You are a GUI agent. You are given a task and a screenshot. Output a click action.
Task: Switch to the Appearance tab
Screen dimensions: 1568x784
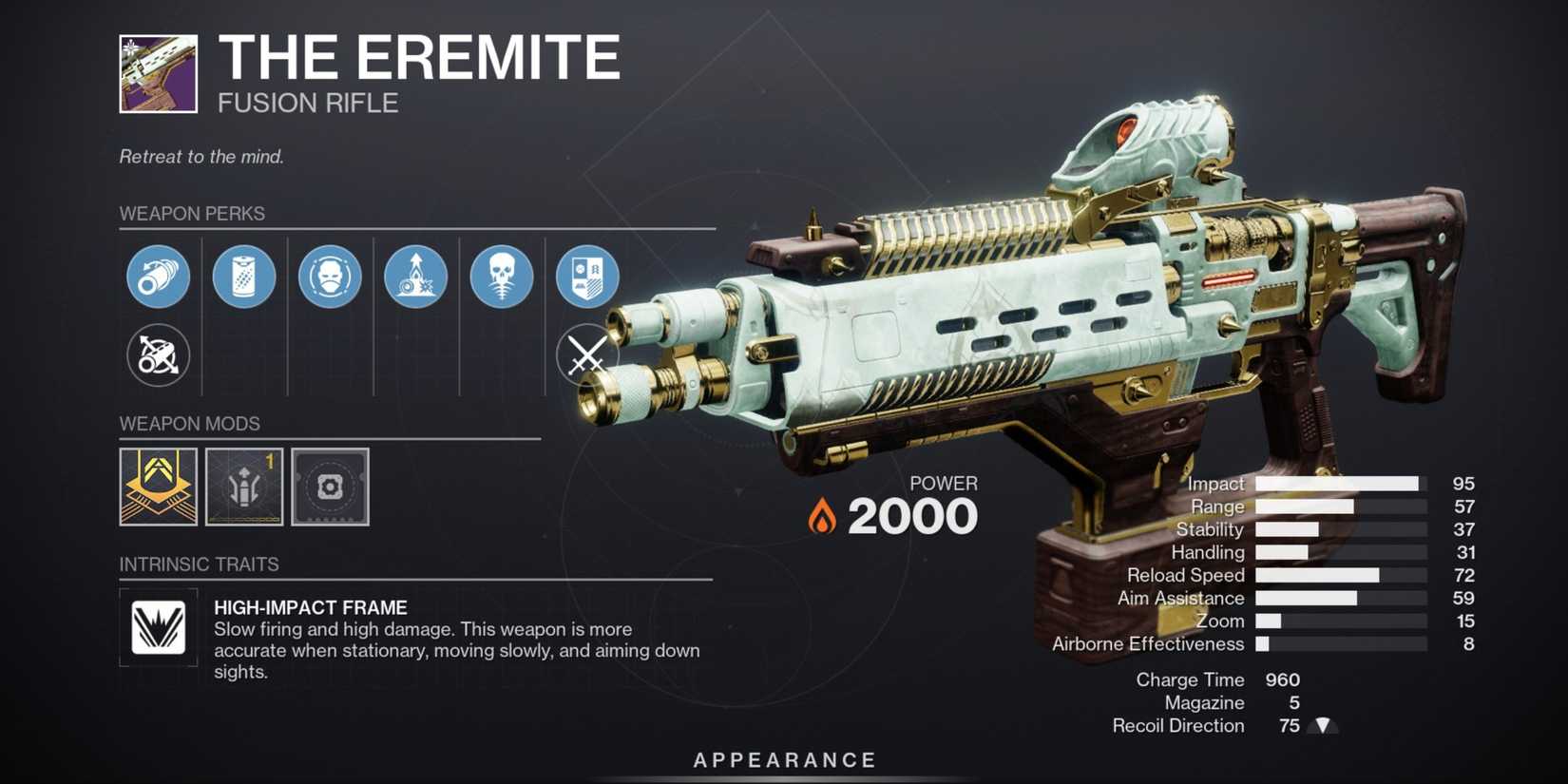[783, 759]
